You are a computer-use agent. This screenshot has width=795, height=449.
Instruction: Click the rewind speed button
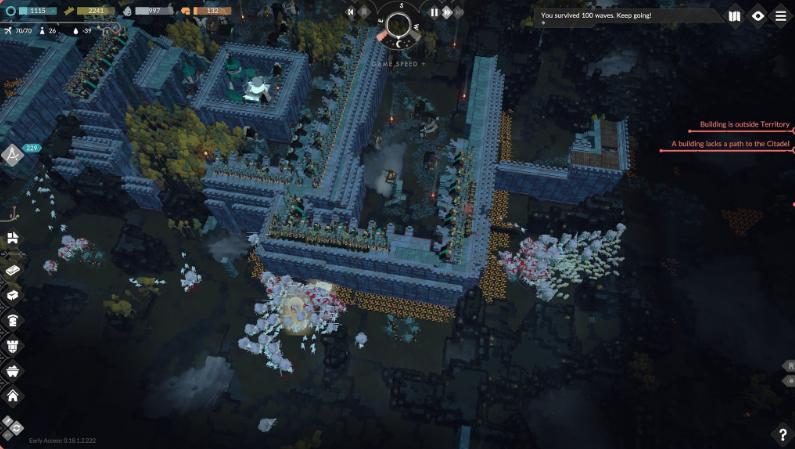(x=351, y=12)
